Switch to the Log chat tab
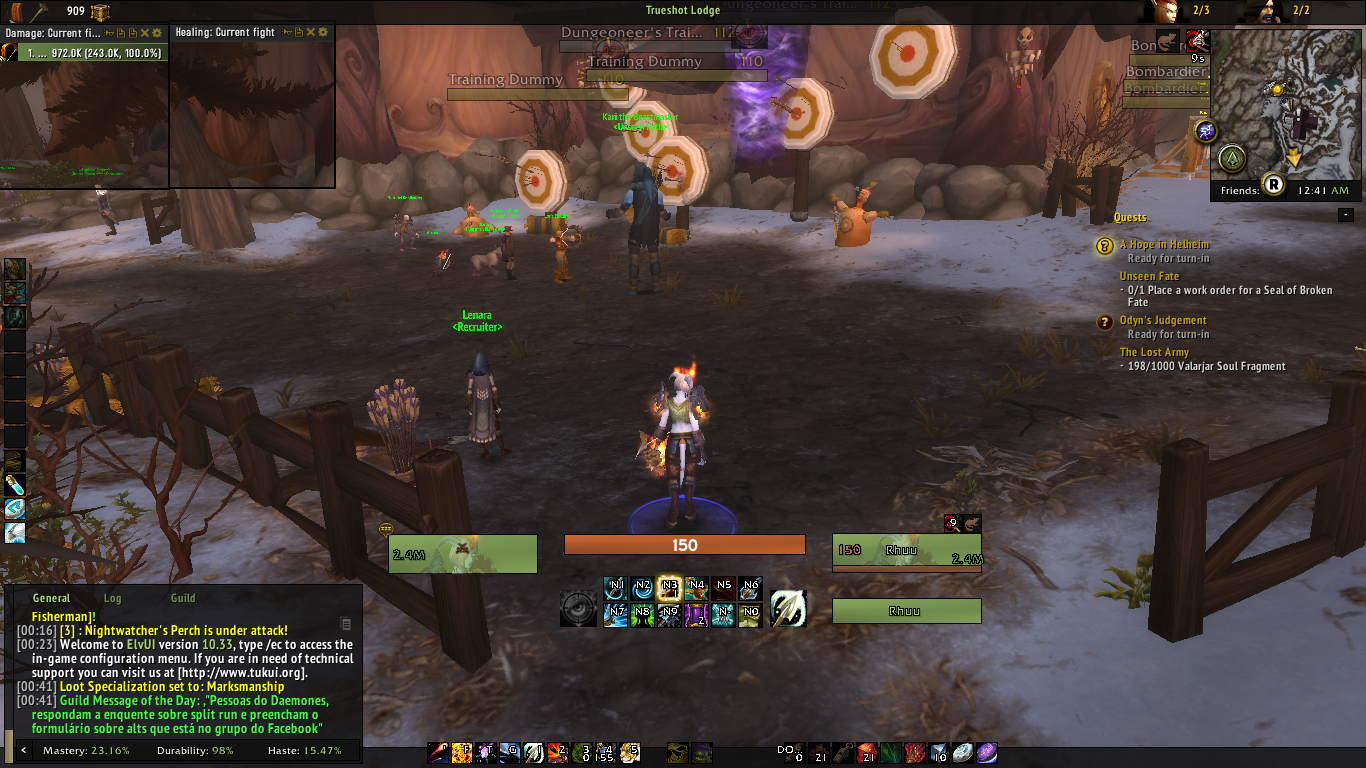Viewport: 1366px width, 768px height. pos(112,597)
